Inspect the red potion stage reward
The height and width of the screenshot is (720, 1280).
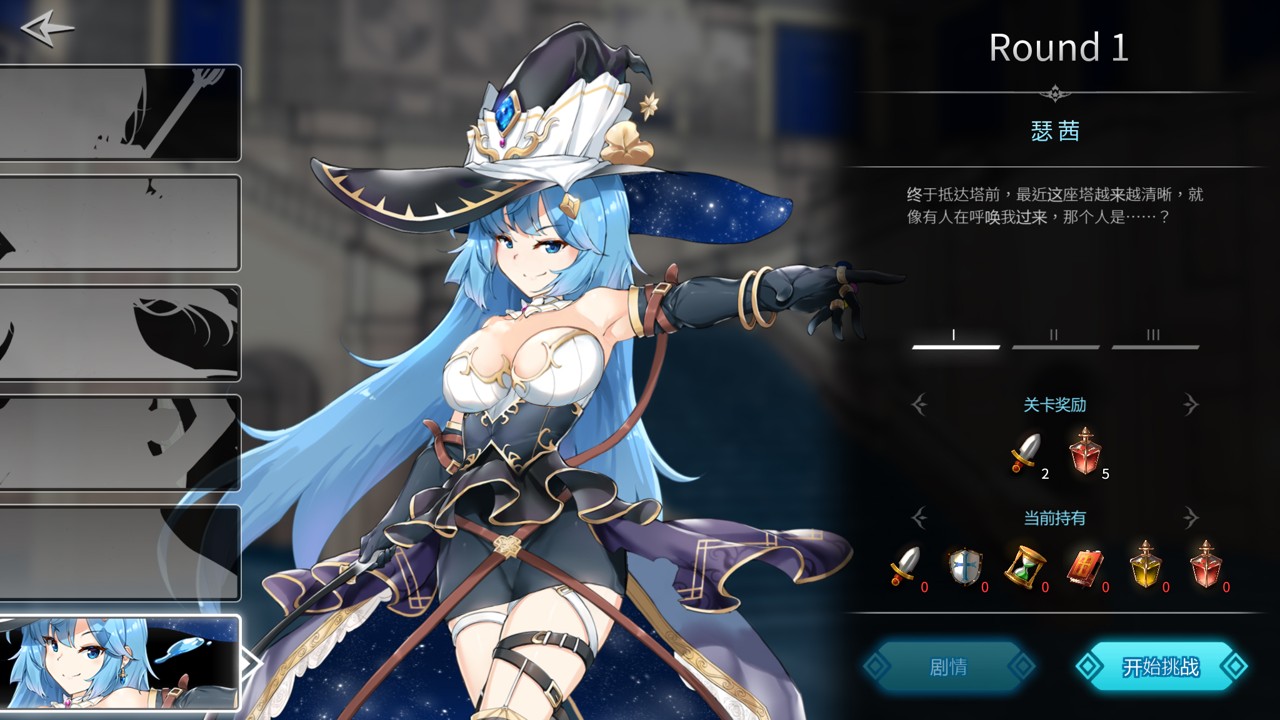[1083, 451]
